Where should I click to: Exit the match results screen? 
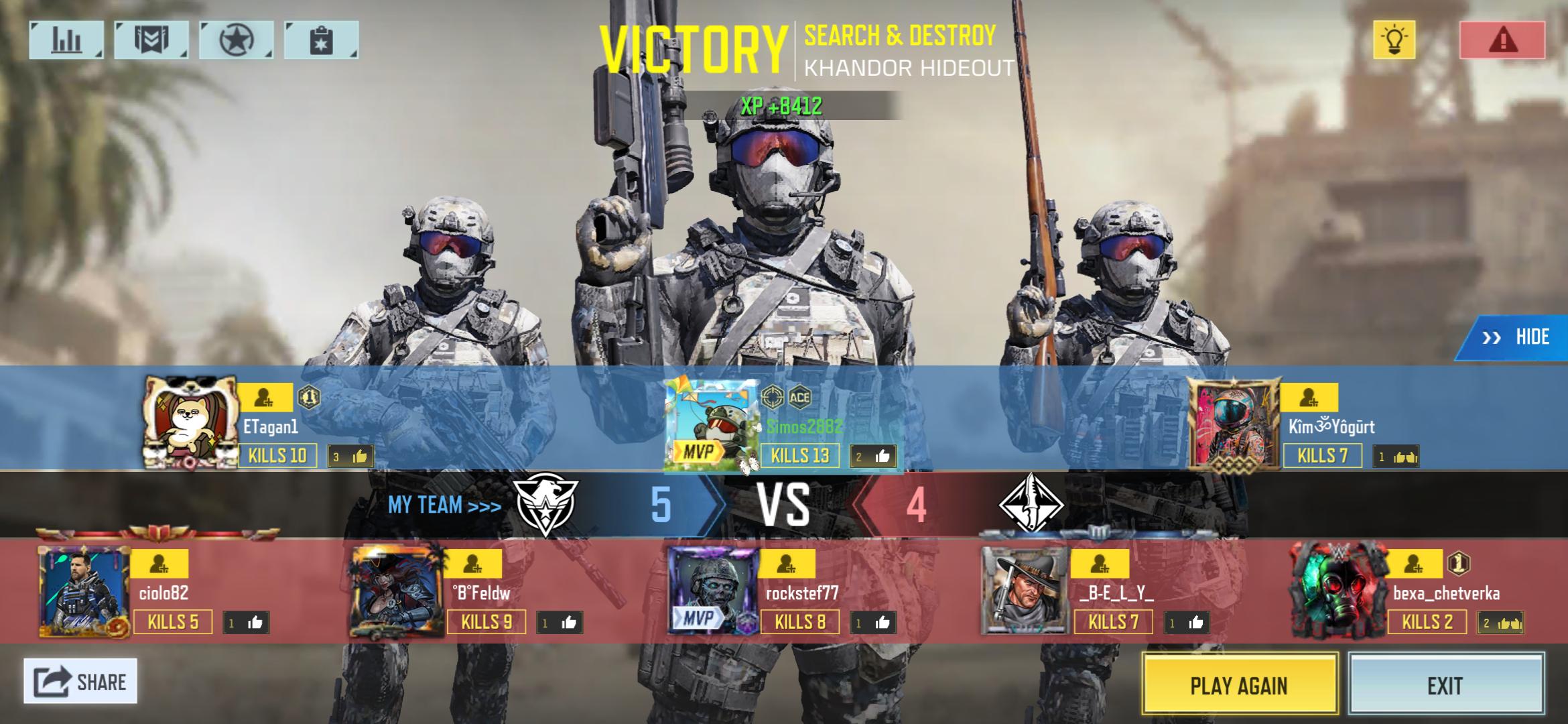click(x=1445, y=685)
